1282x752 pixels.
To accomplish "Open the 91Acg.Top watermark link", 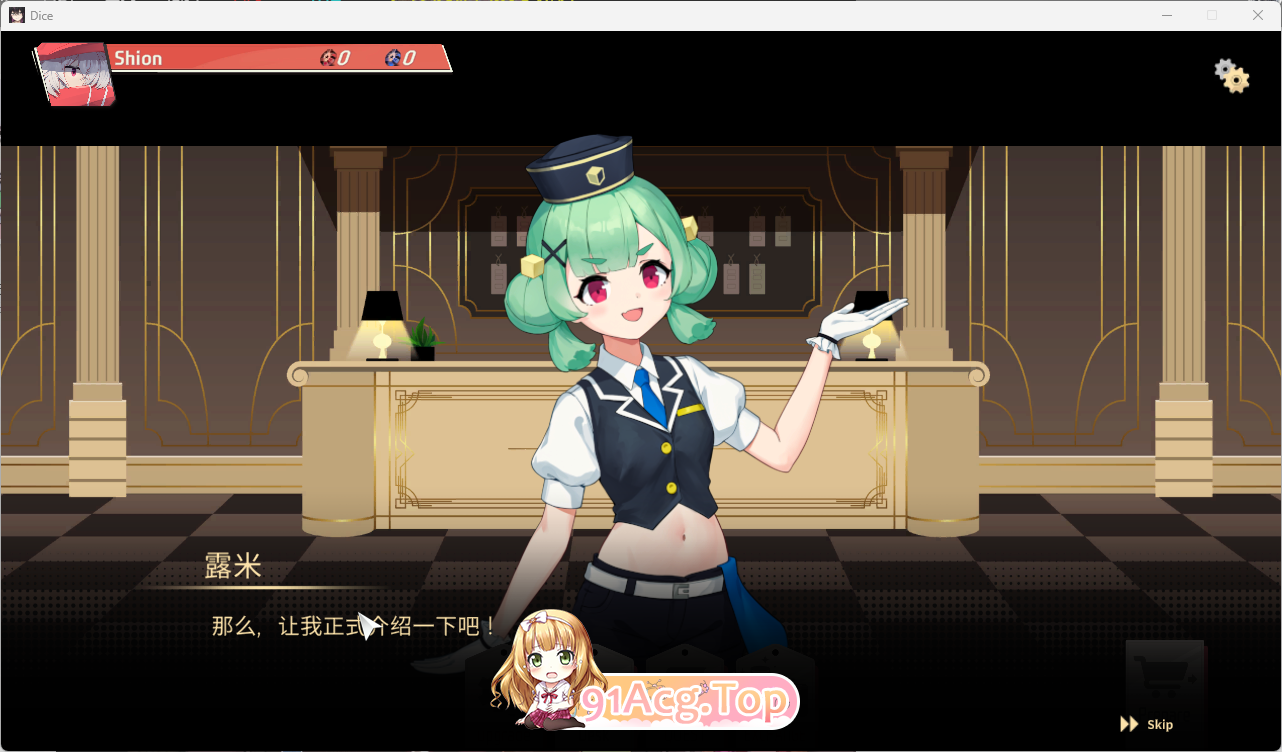I will click(x=684, y=701).
